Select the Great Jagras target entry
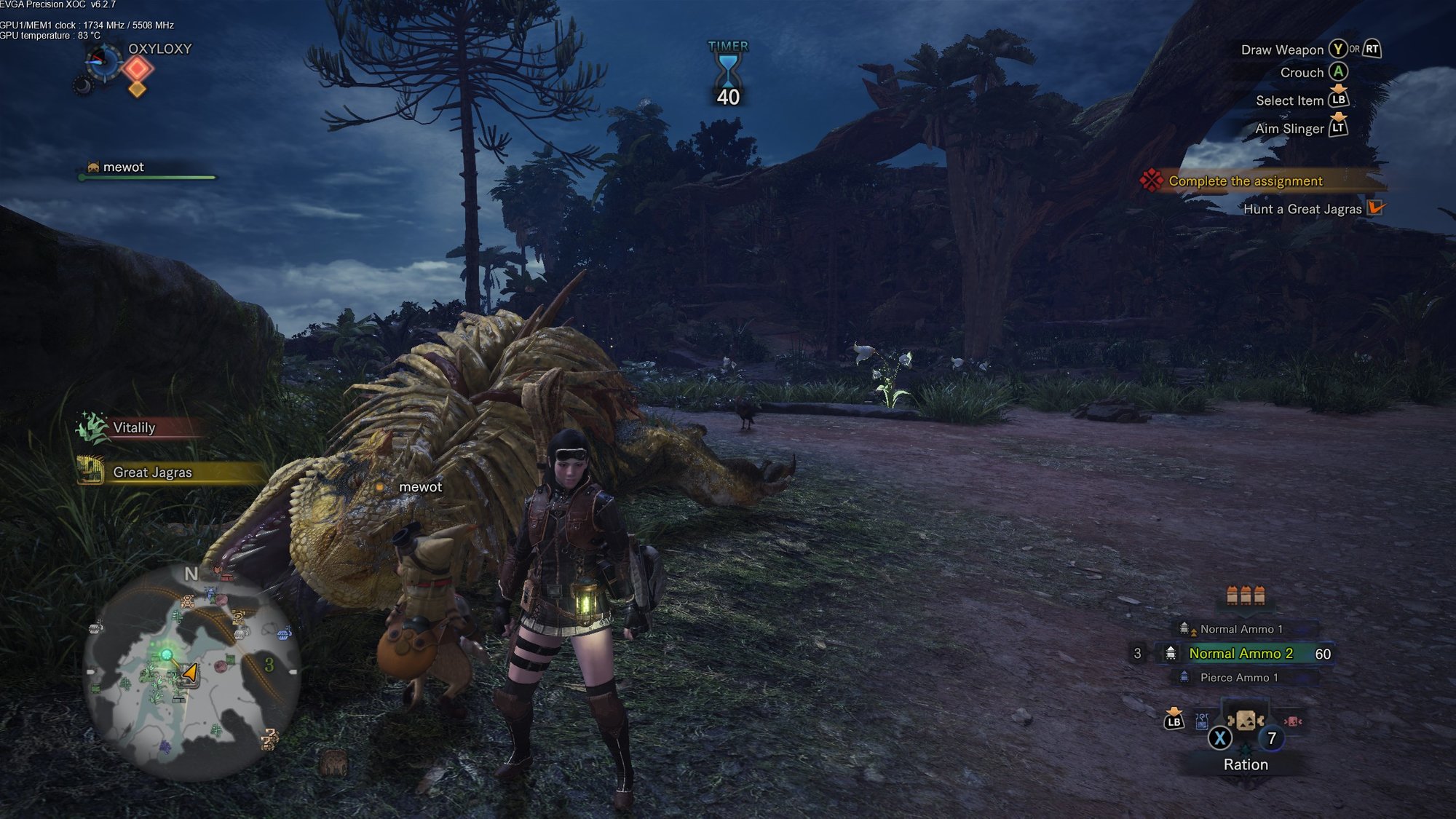The image size is (1456, 819). tap(152, 472)
